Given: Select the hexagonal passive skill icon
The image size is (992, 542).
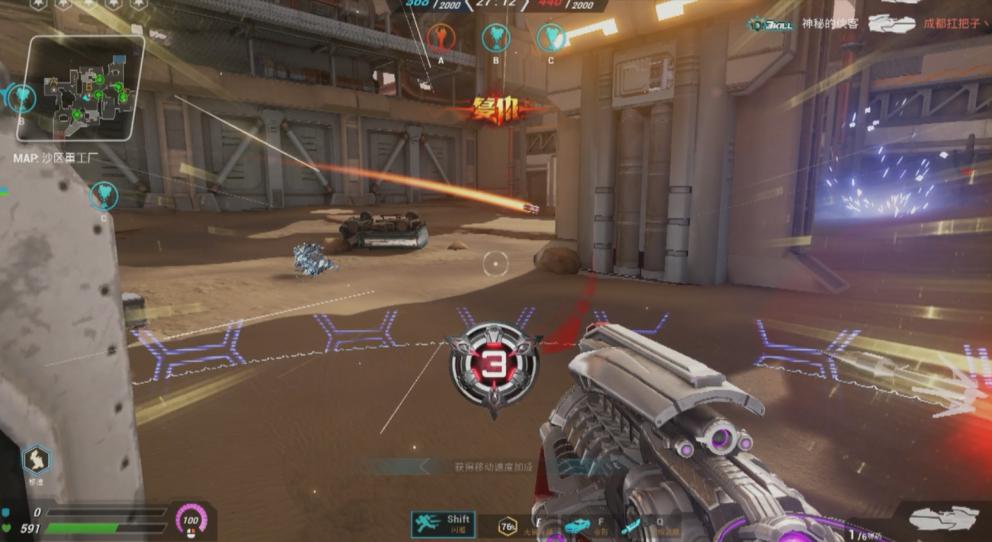Looking at the screenshot, I should pyautogui.click(x=36, y=459).
